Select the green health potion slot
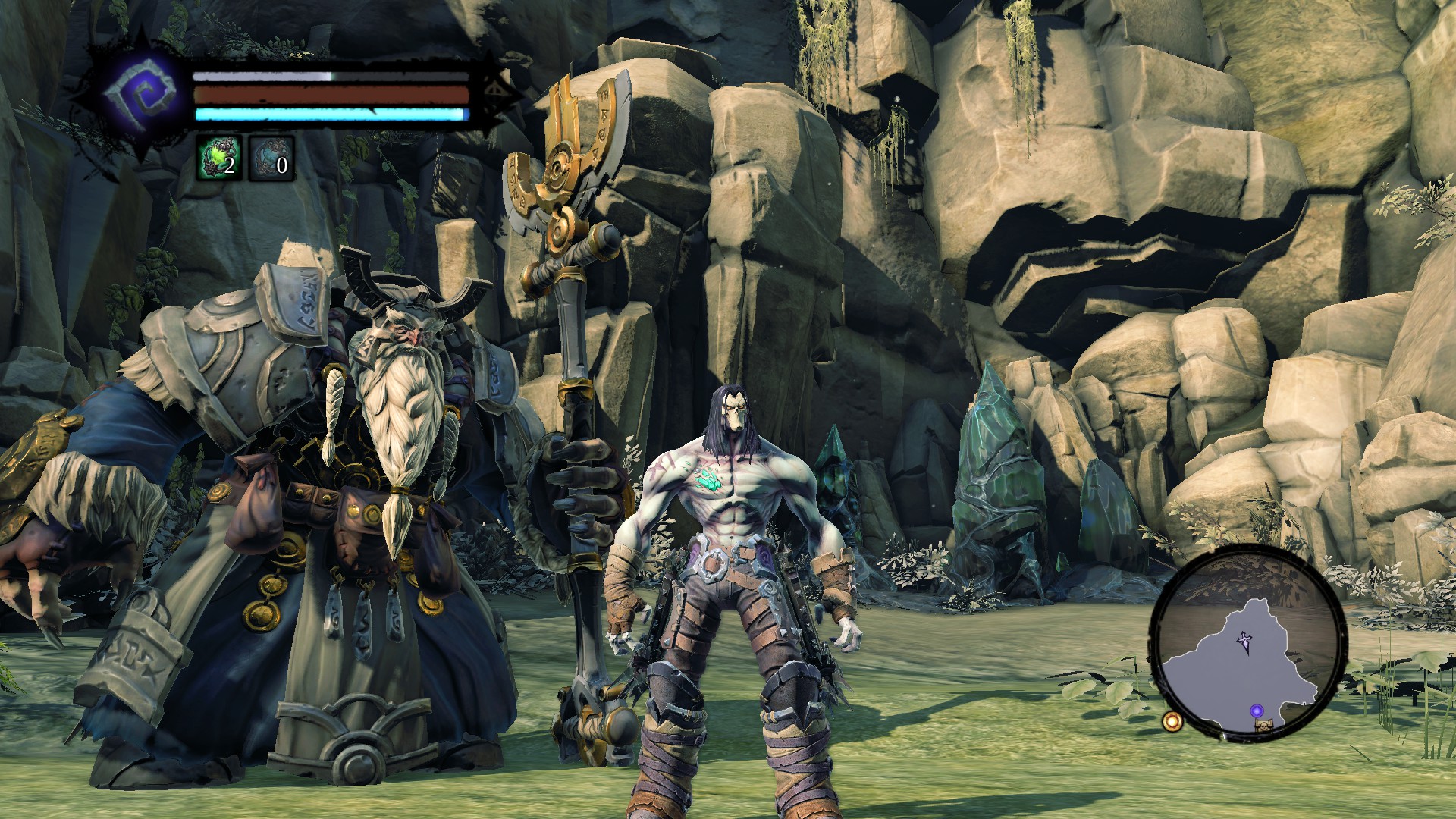This screenshot has width=1456, height=819. [x=219, y=158]
